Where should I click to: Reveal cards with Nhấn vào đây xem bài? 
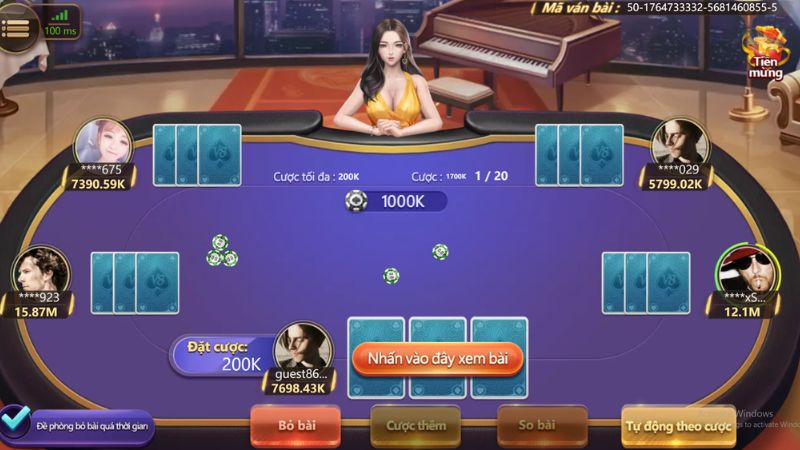coord(437,357)
